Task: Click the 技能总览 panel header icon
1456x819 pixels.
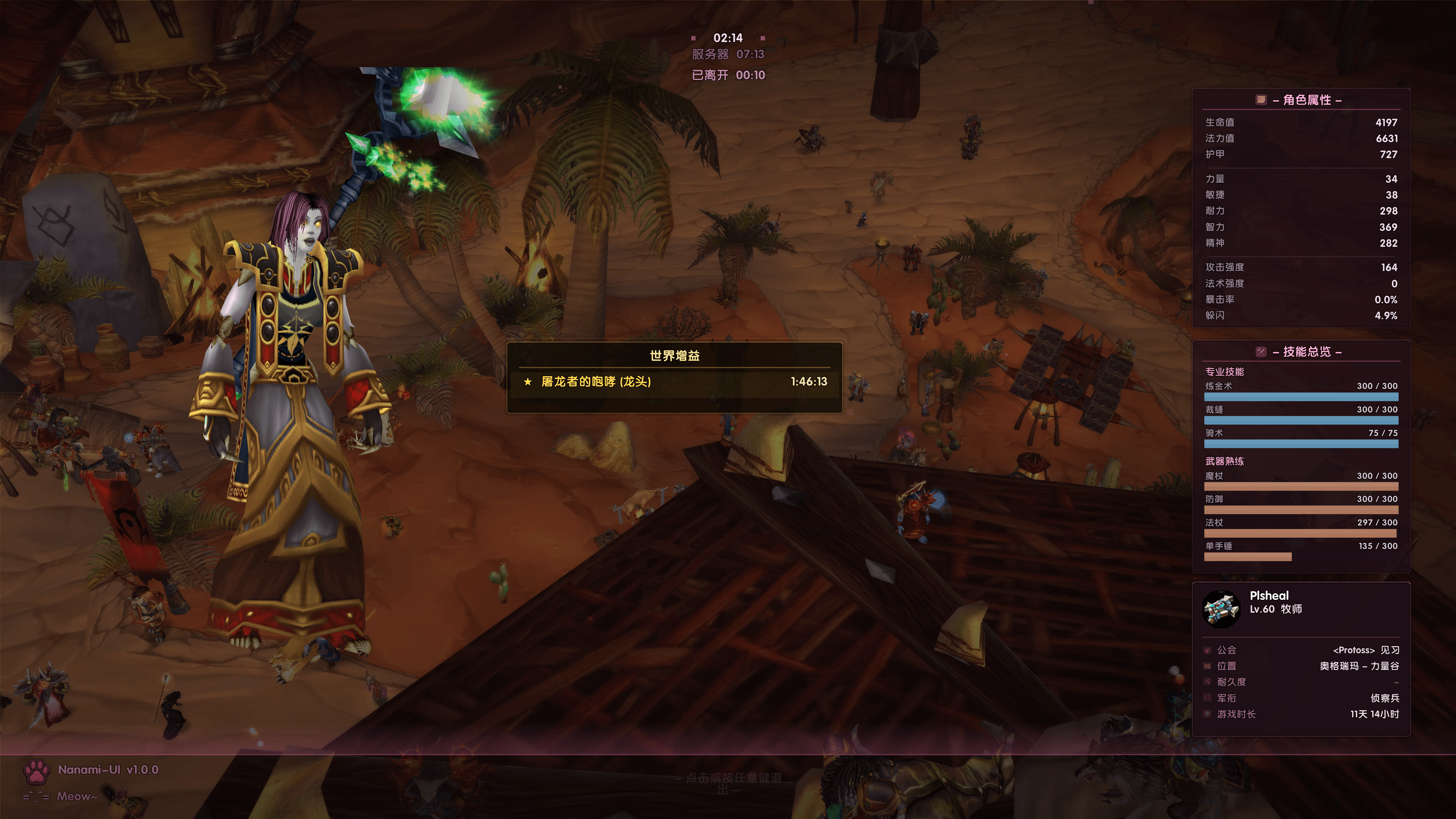Action: point(1260,352)
